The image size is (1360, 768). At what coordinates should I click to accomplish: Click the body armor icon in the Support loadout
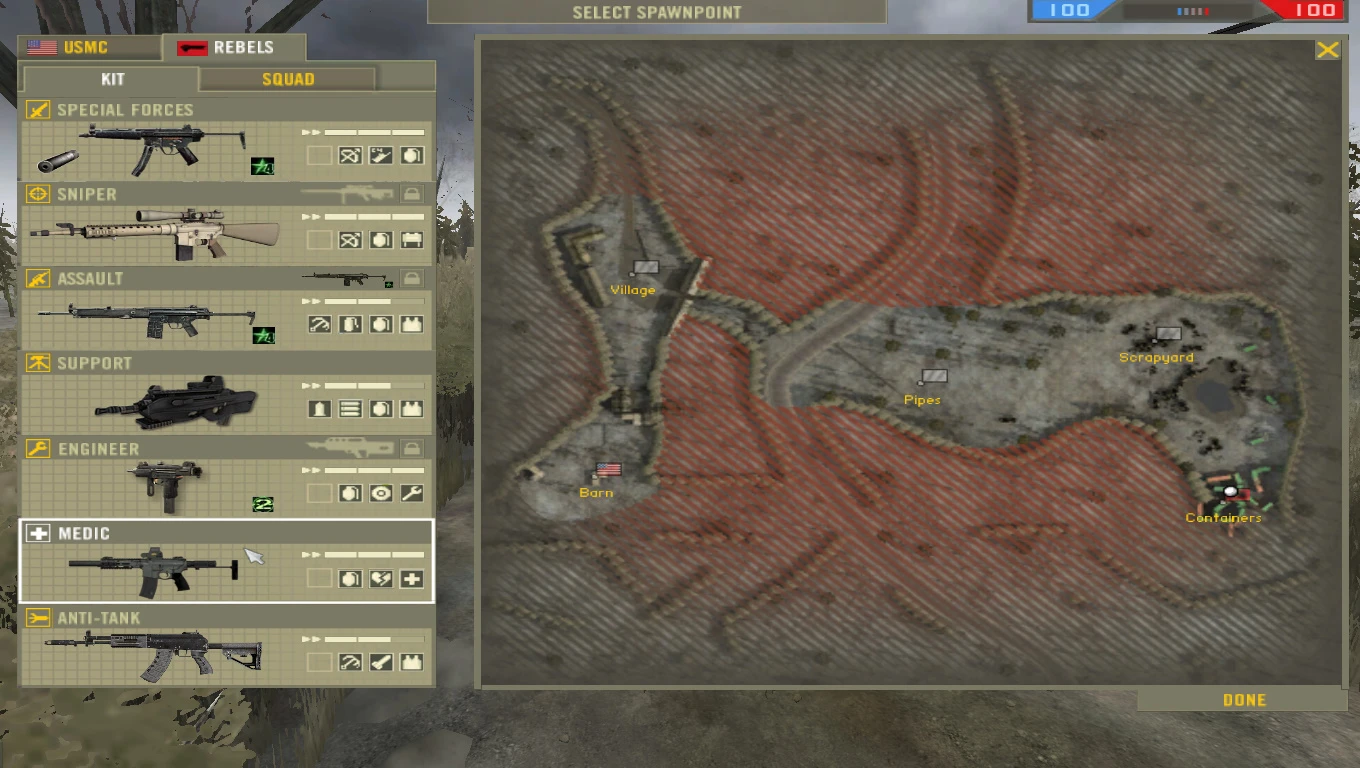click(x=411, y=408)
